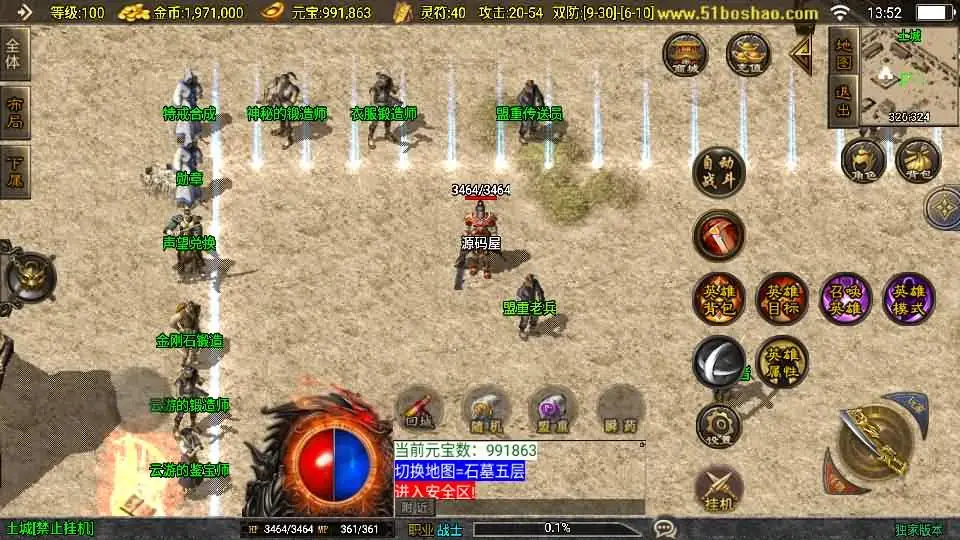Open the 充值 recharge gold ingot icon
Screen dimensions: 960x540
coord(748,54)
